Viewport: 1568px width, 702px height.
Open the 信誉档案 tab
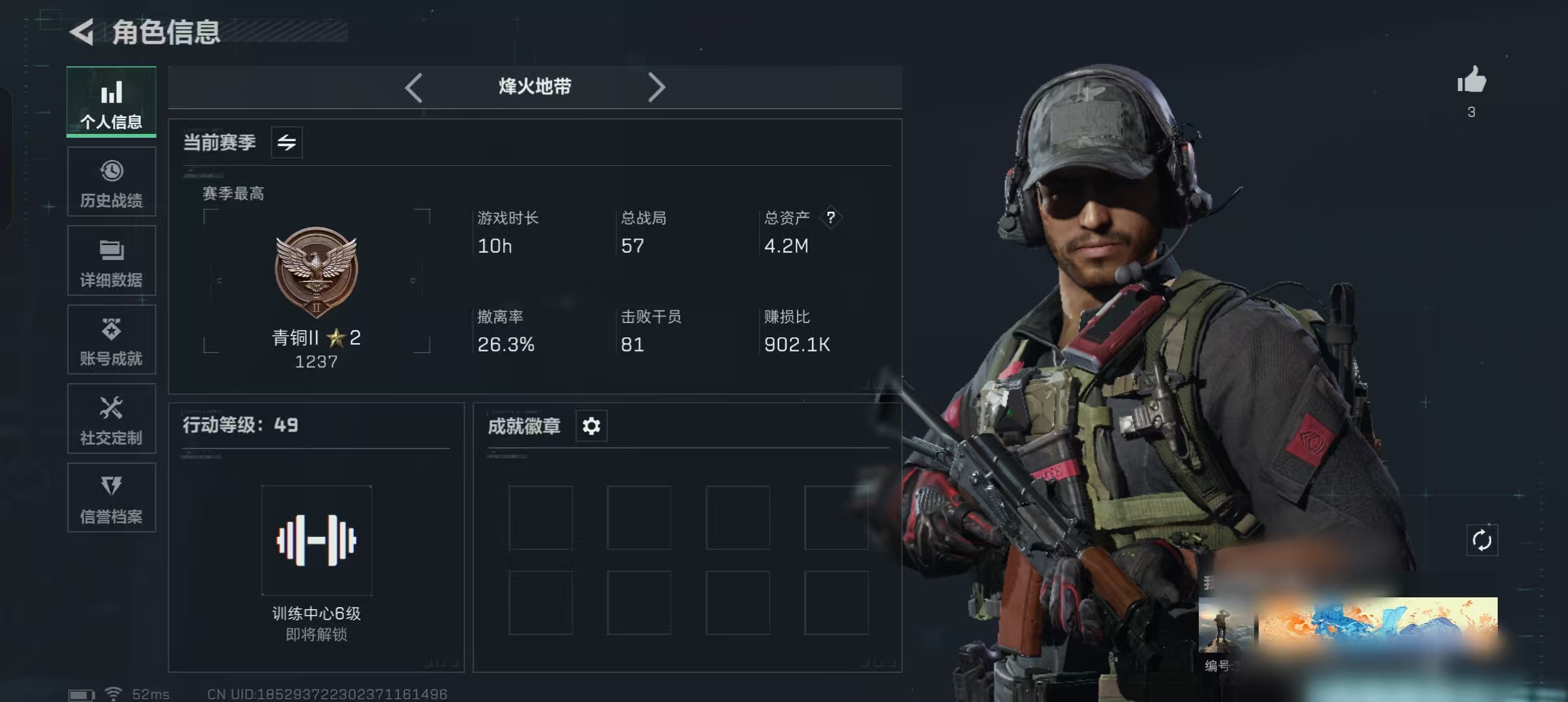111,498
